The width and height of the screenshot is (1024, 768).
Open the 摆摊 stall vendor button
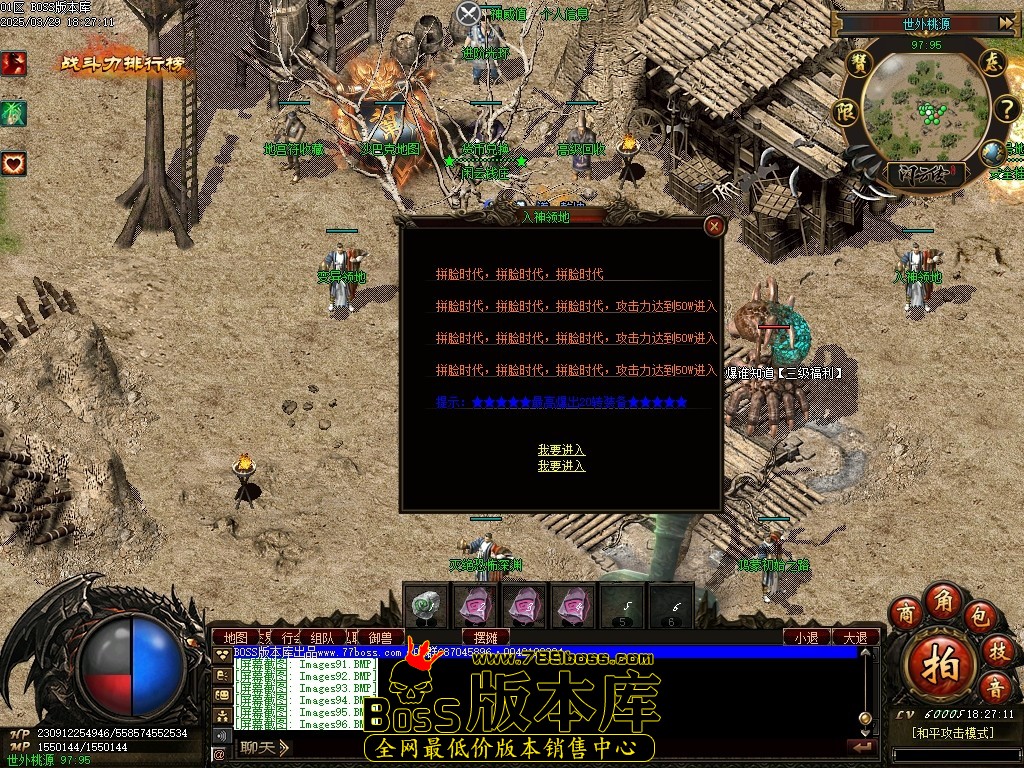point(486,637)
